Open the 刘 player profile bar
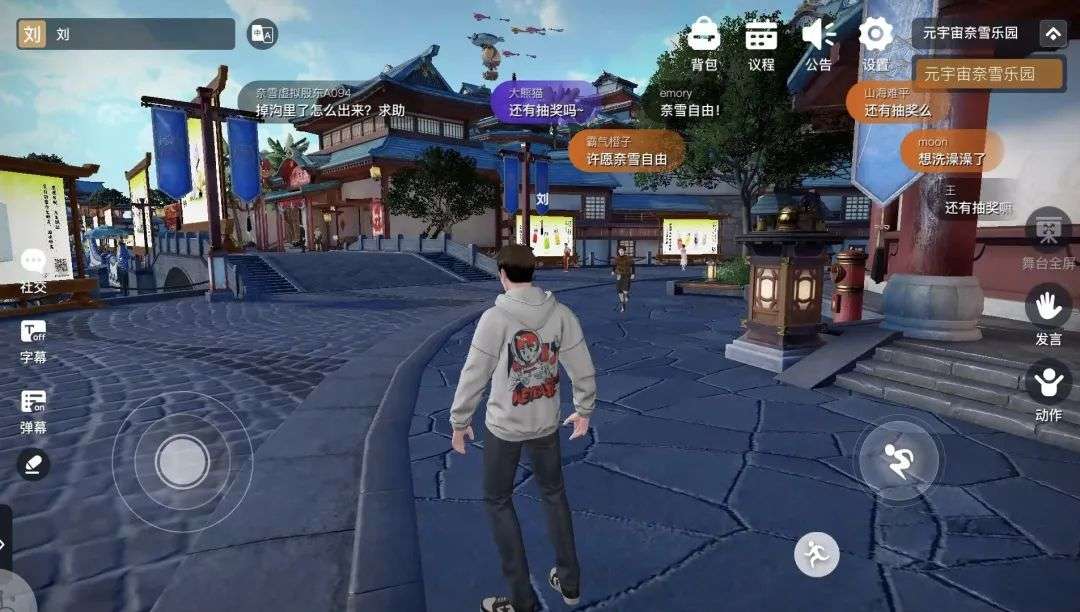 (x=125, y=34)
